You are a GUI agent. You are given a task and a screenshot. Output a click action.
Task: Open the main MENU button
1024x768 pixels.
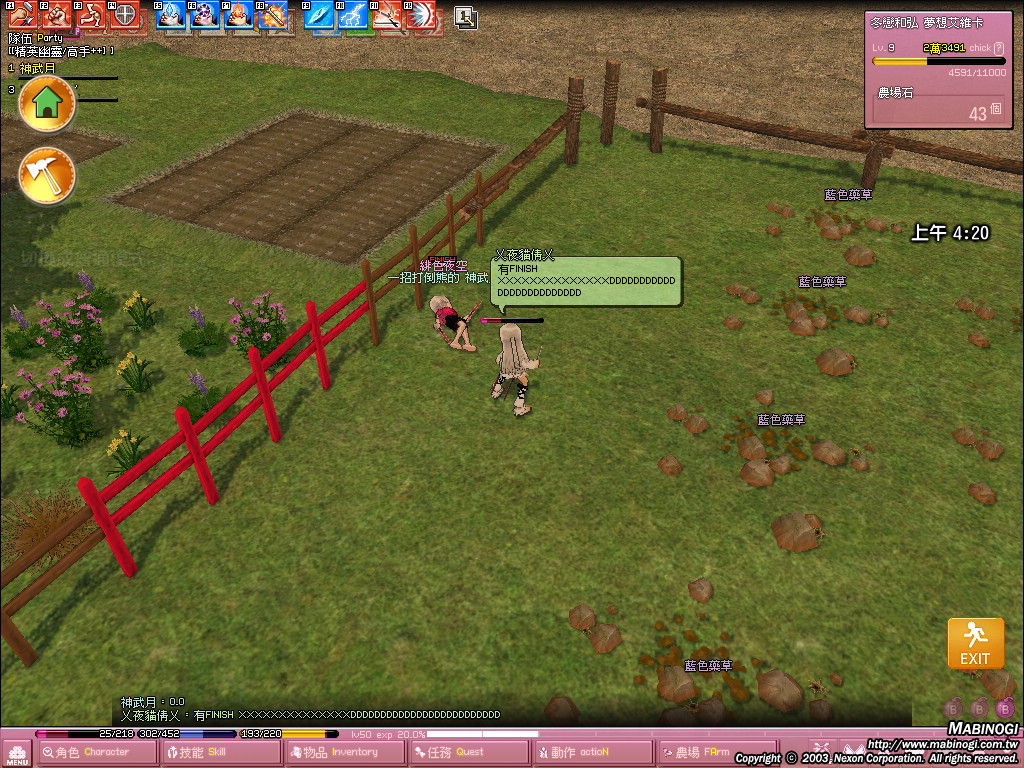click(x=17, y=754)
